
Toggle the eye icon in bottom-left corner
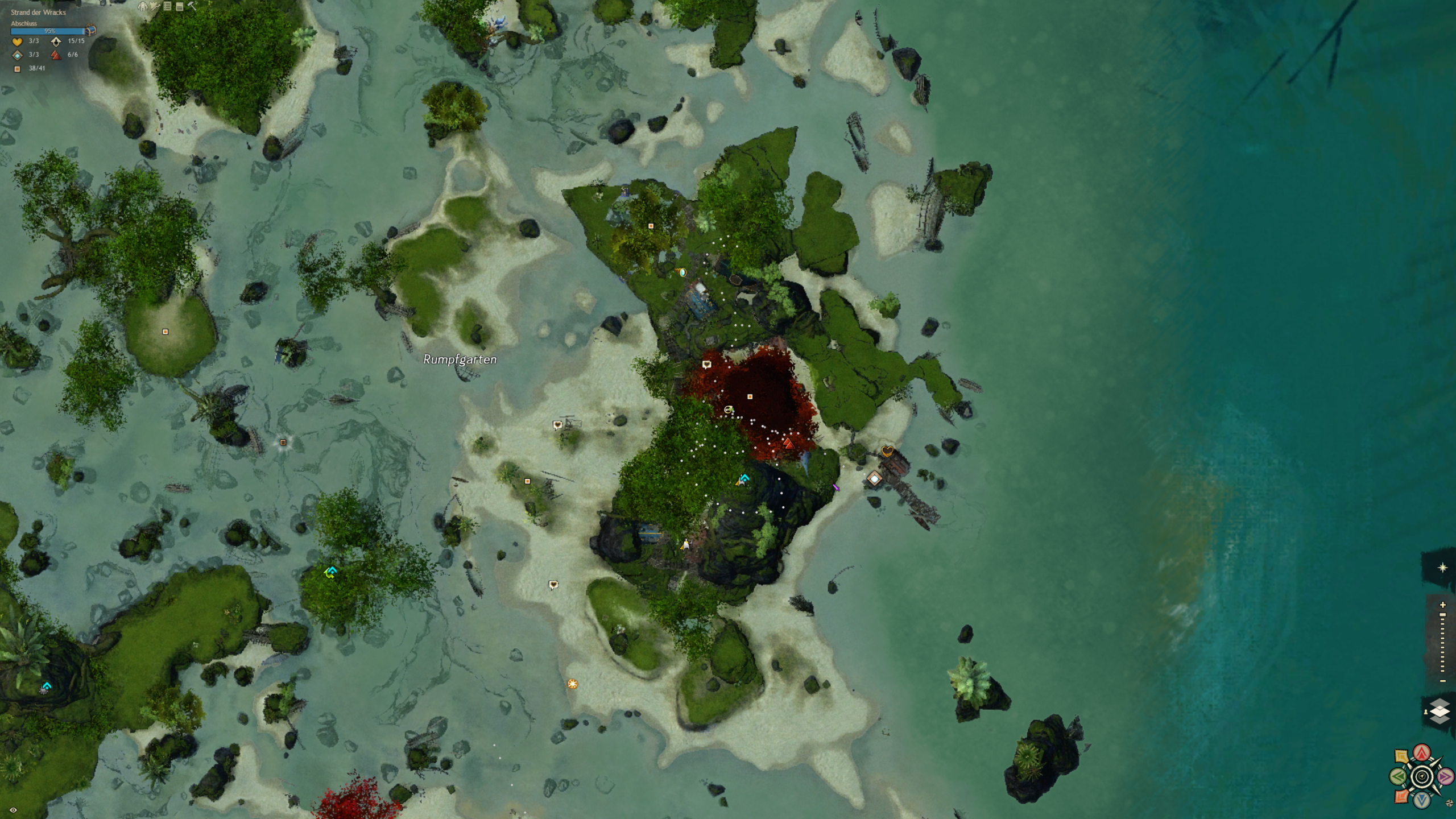[x=13, y=810]
